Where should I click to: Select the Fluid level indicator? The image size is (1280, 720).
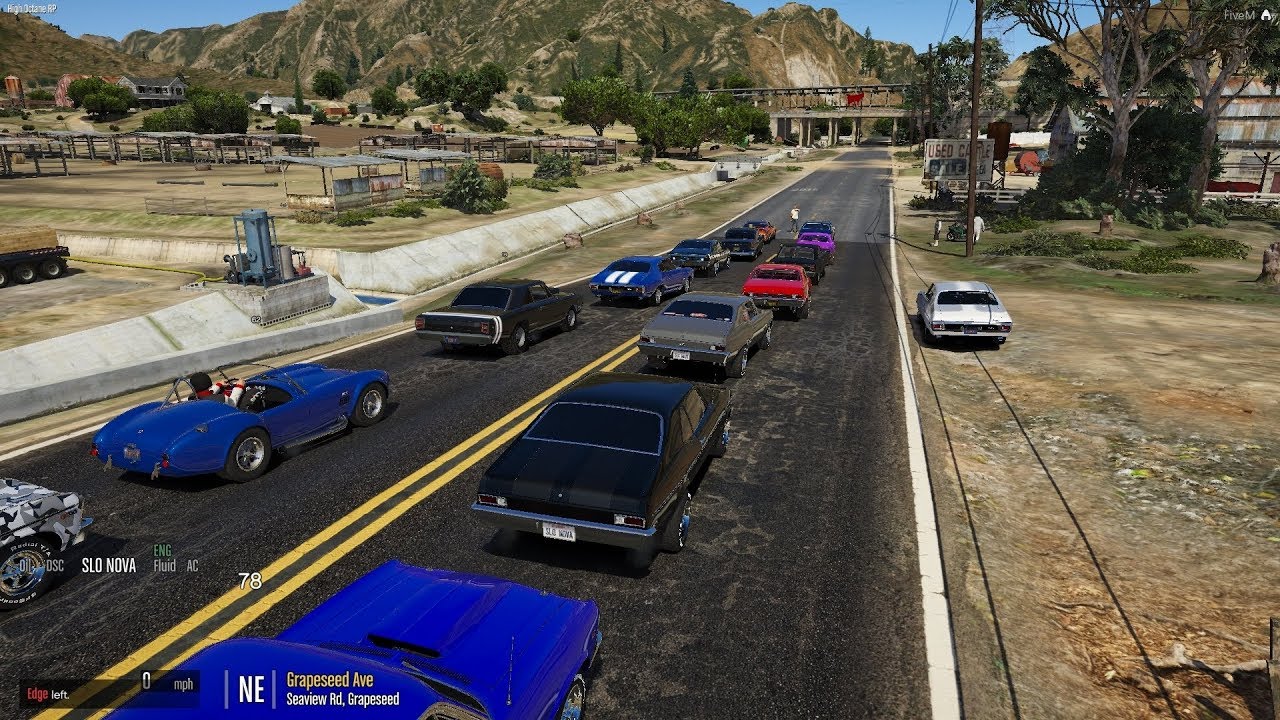point(164,566)
